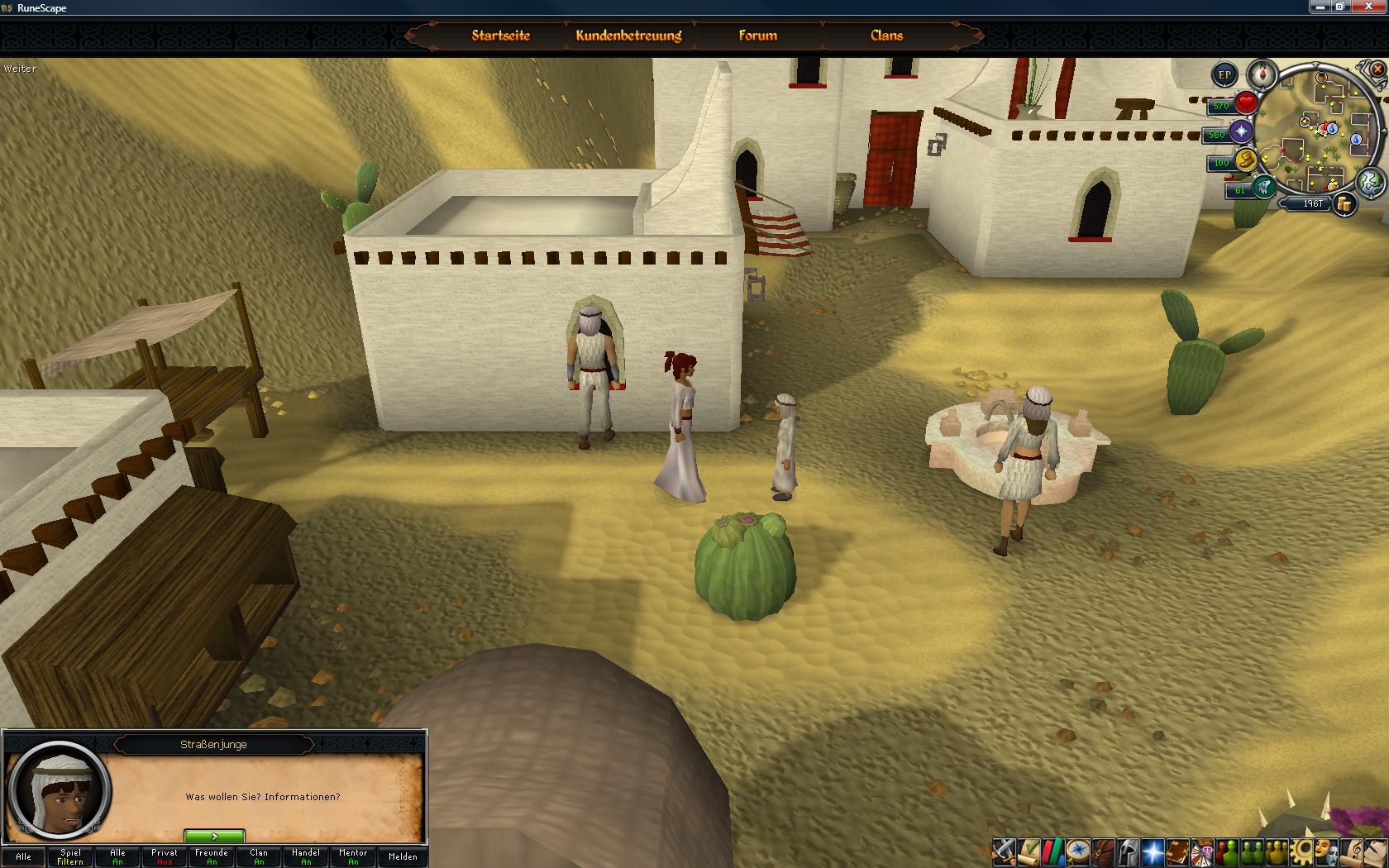Open the Spiel chat filter tab

pos(70,856)
